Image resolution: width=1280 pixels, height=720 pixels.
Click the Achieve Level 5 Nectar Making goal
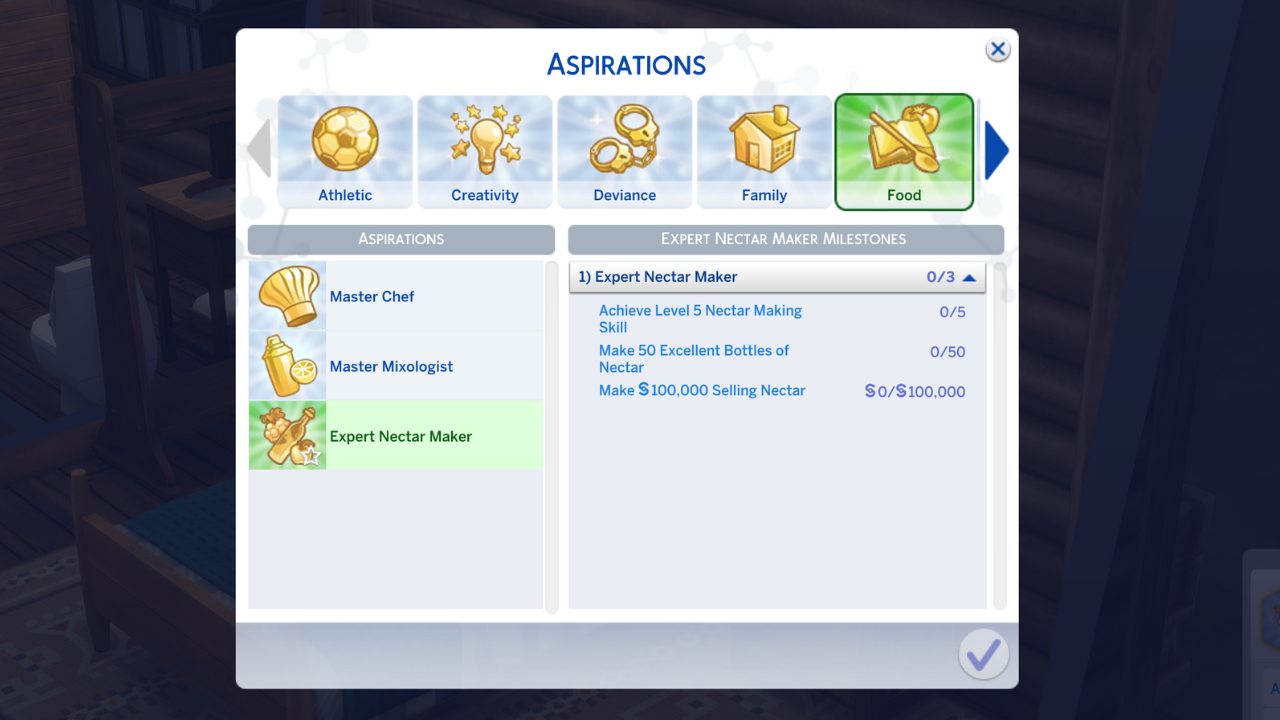700,318
